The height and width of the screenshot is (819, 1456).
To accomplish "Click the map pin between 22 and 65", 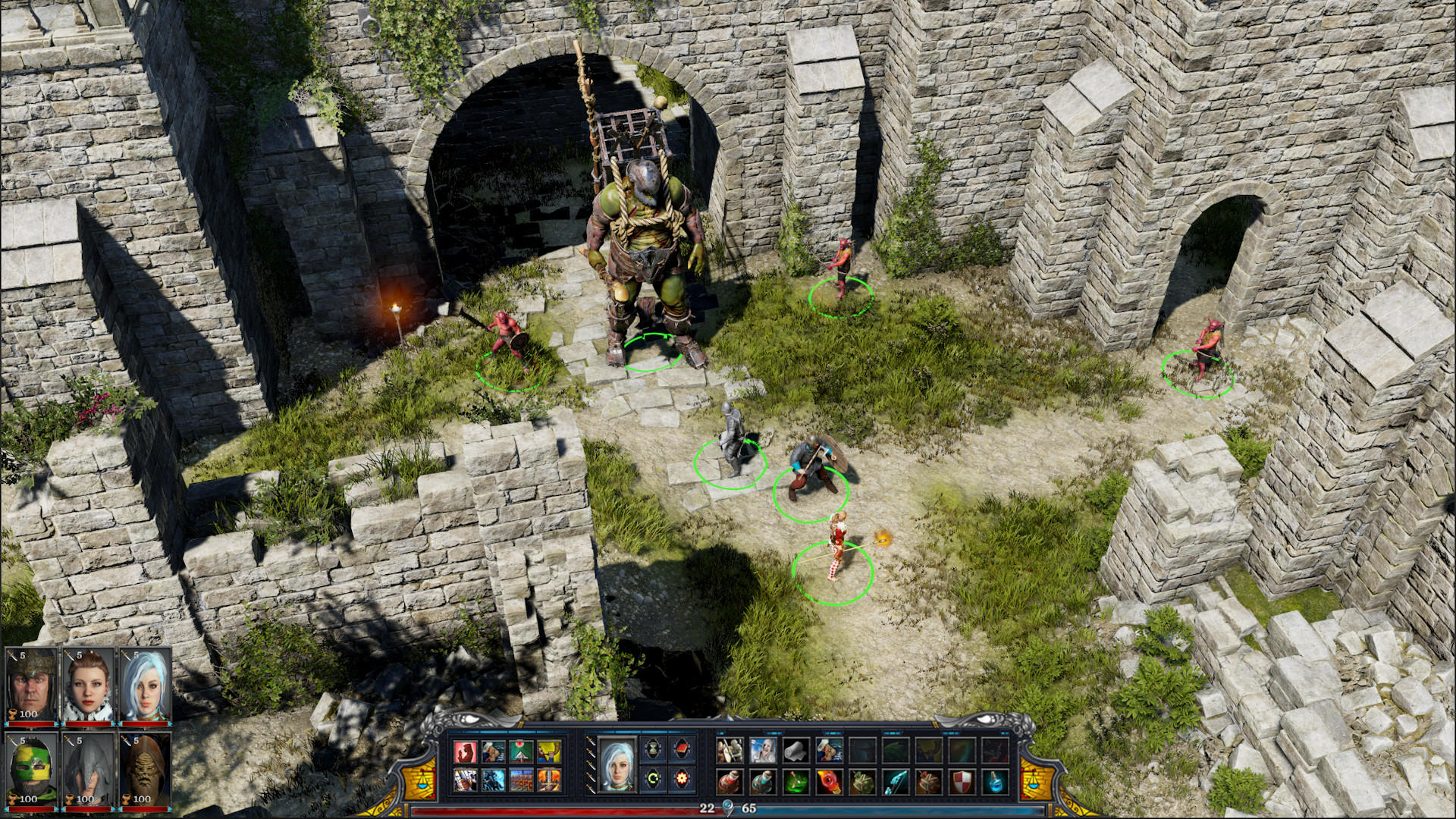I will click(x=728, y=806).
